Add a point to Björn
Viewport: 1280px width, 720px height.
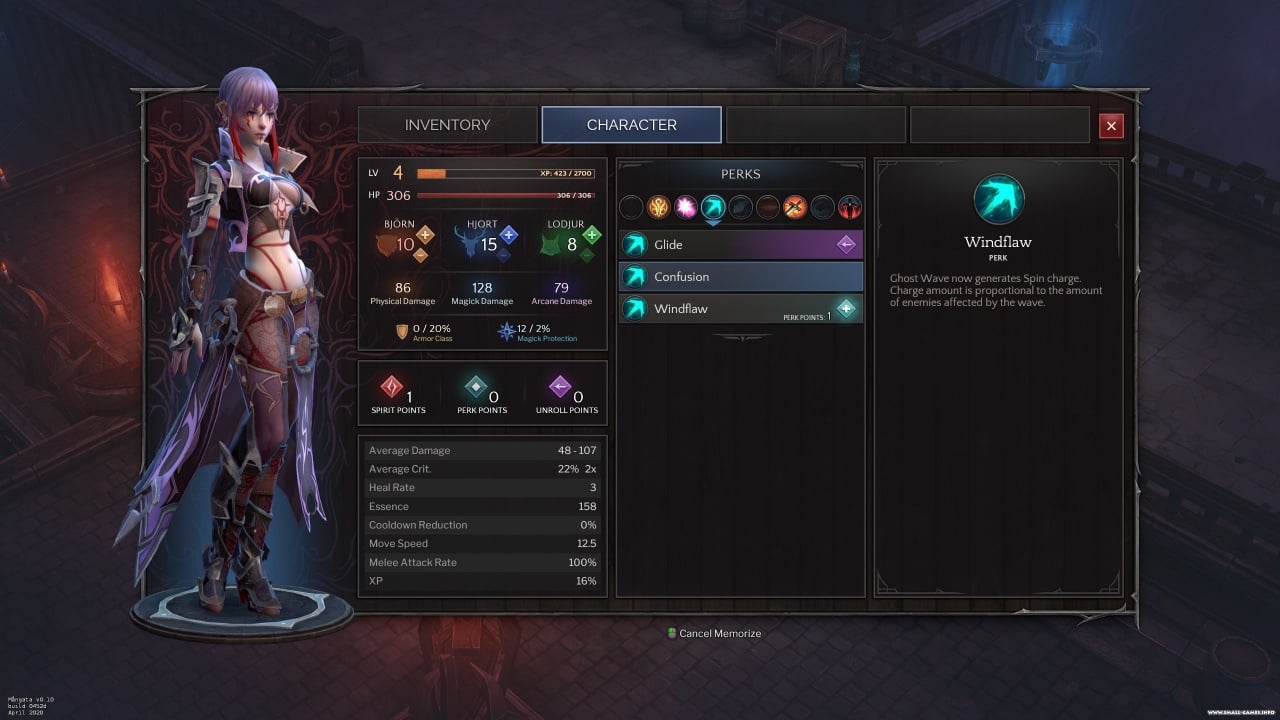click(x=425, y=236)
